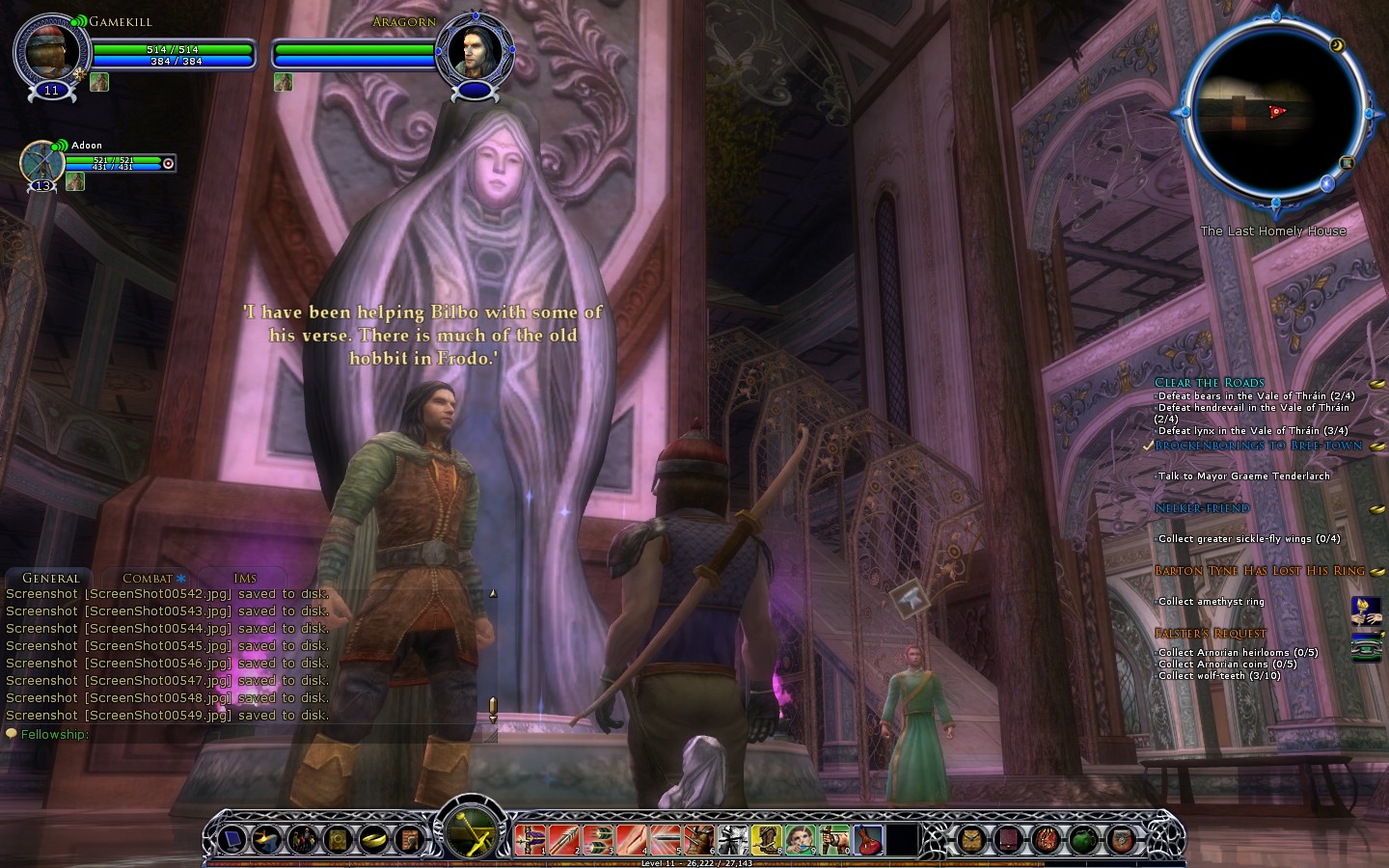Open the green bag on the bag bar
Screen dimensions: 1389x868
(1083, 840)
